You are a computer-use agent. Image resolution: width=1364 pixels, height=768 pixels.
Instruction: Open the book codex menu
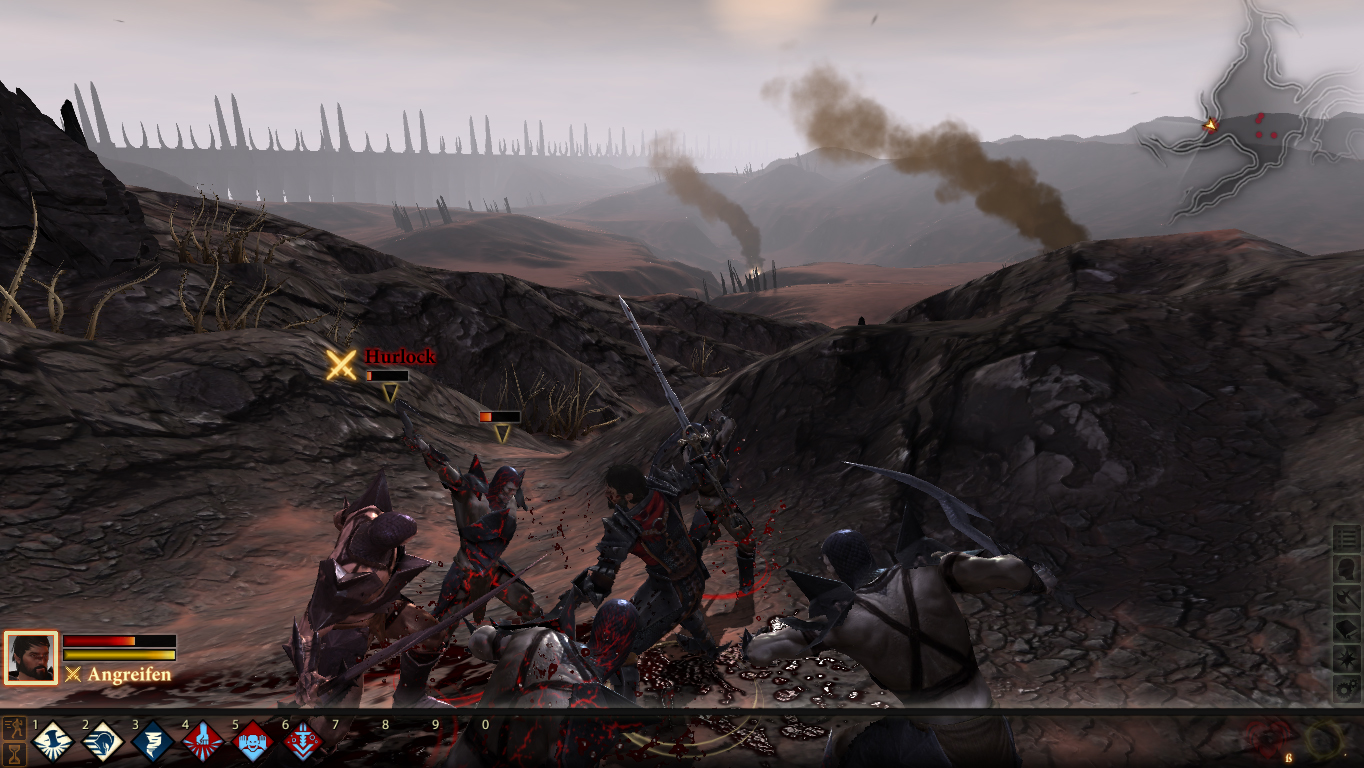click(1347, 629)
